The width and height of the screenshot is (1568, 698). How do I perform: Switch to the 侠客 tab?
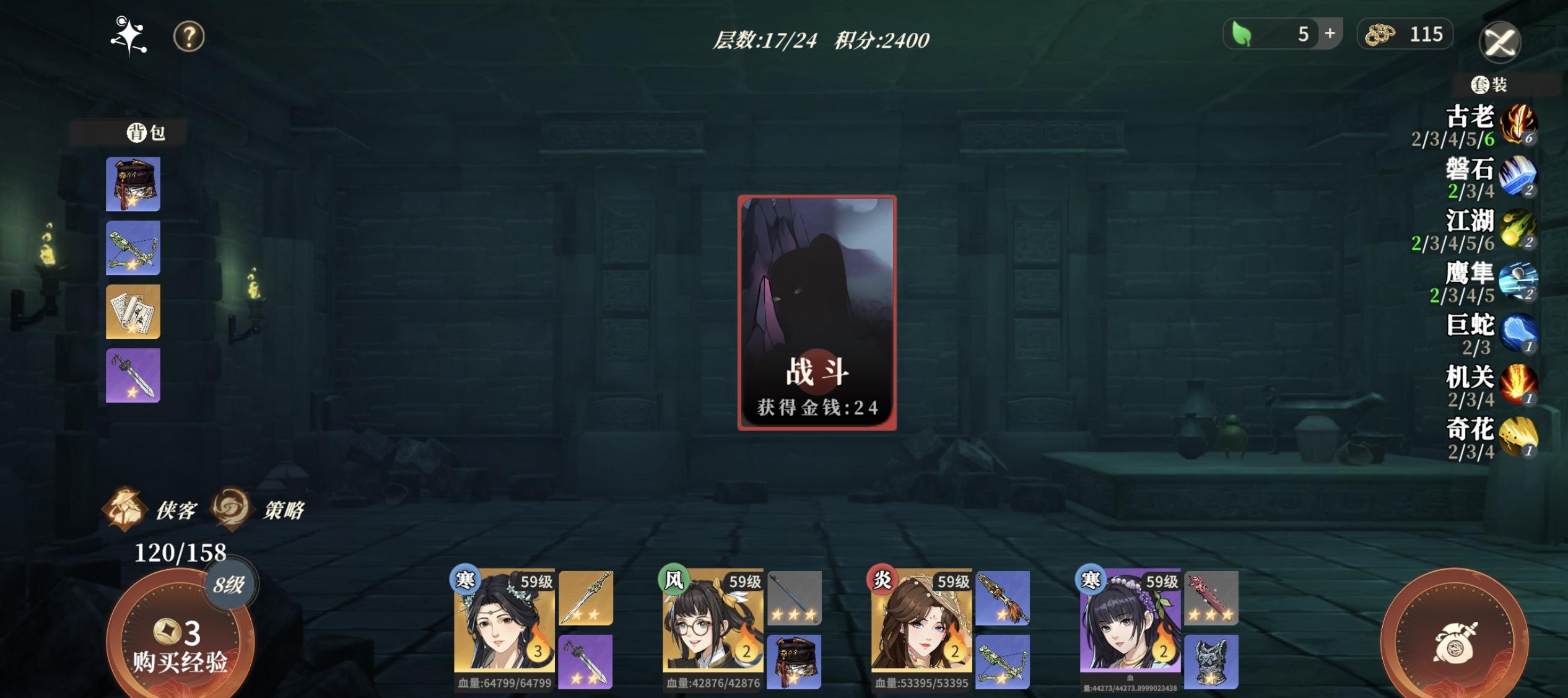click(x=155, y=508)
